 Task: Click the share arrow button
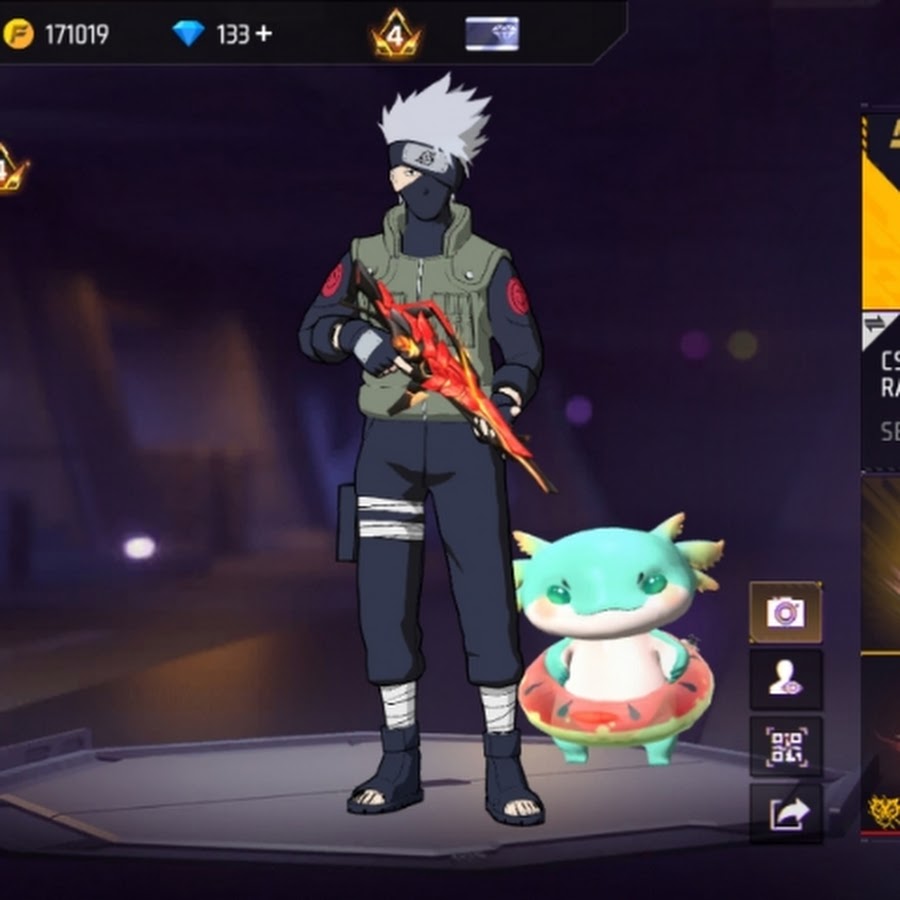tap(785, 813)
